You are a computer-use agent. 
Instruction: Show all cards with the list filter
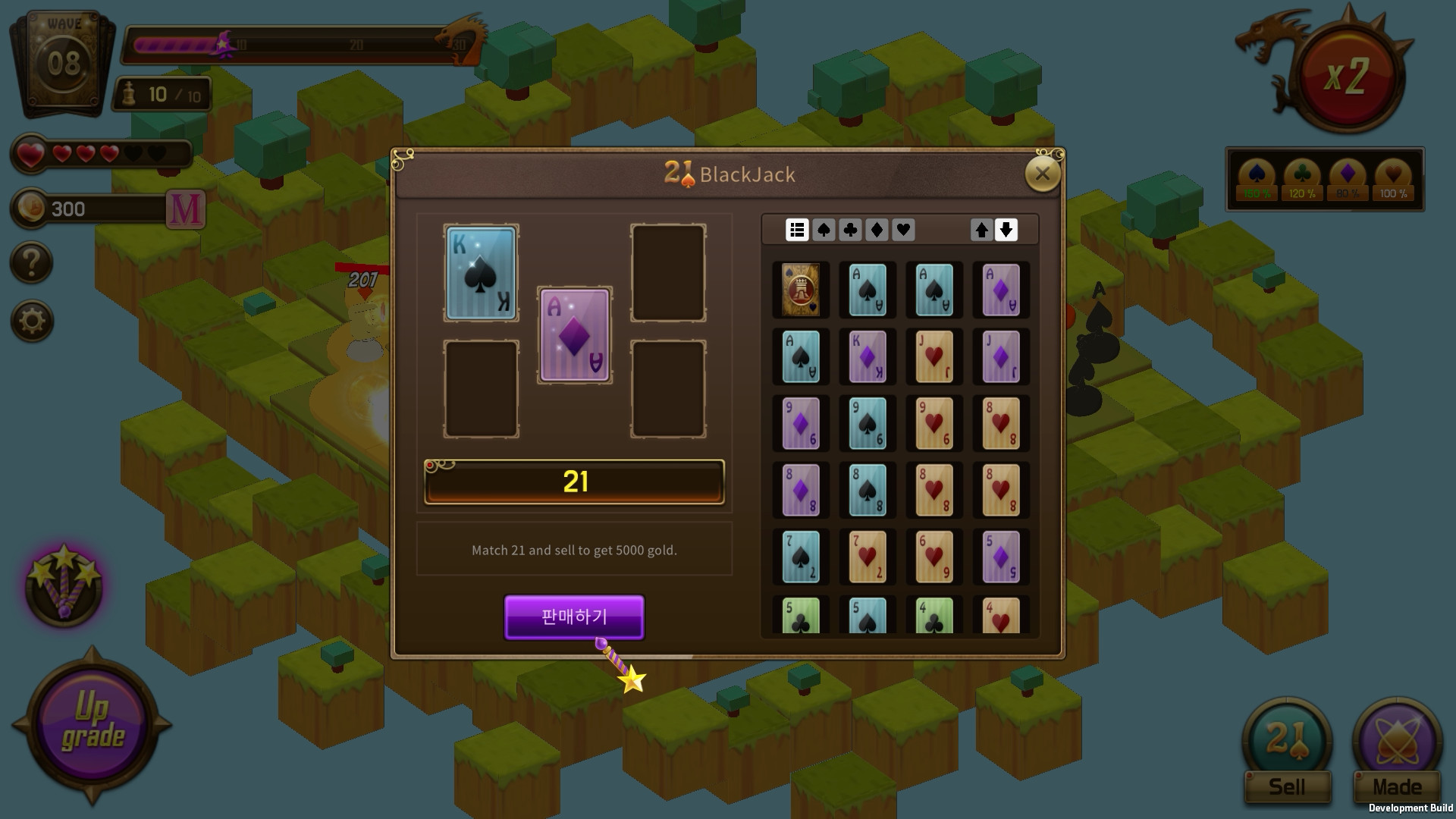pyautogui.click(x=796, y=230)
